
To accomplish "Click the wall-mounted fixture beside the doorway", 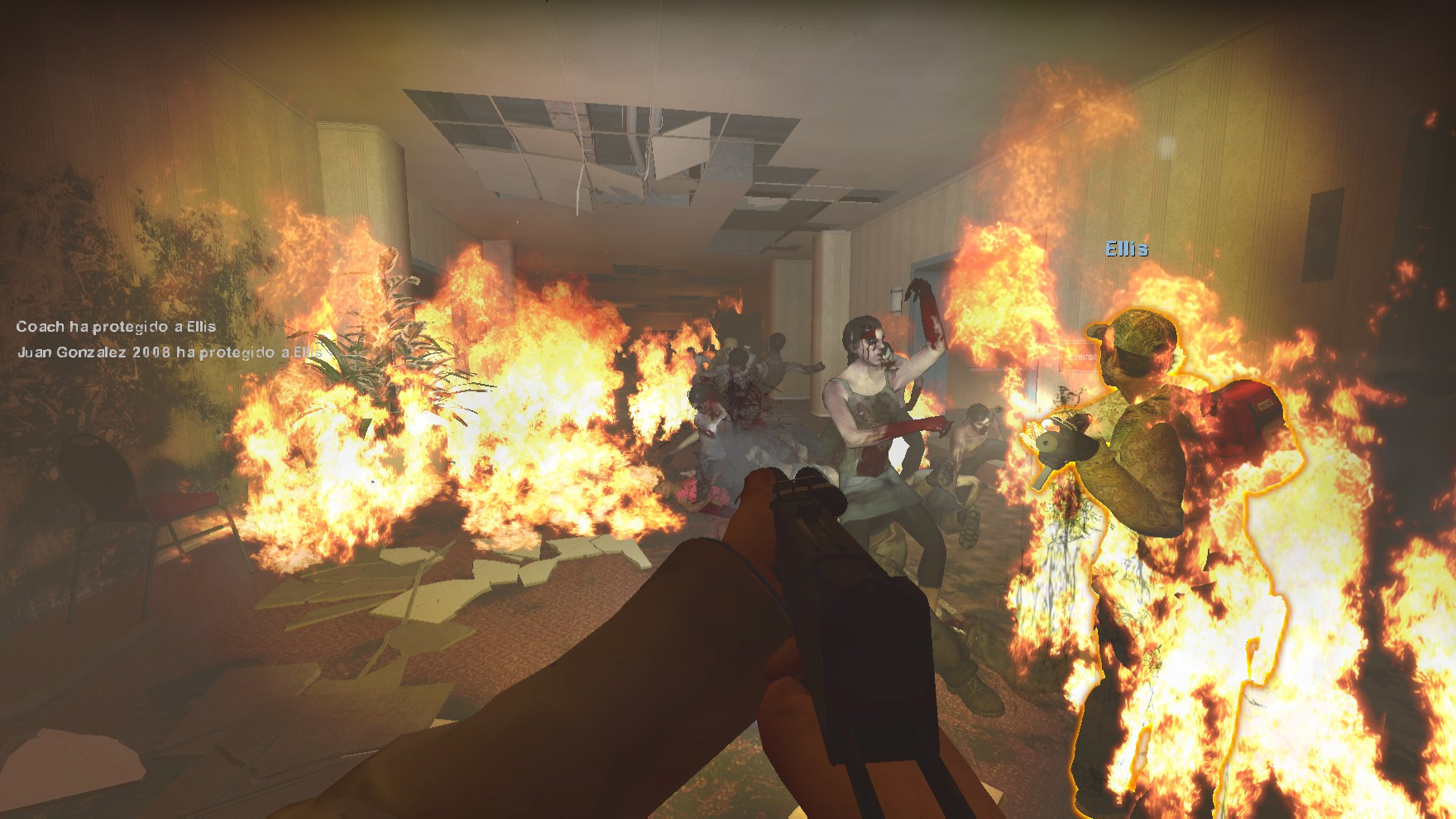I will (896, 299).
